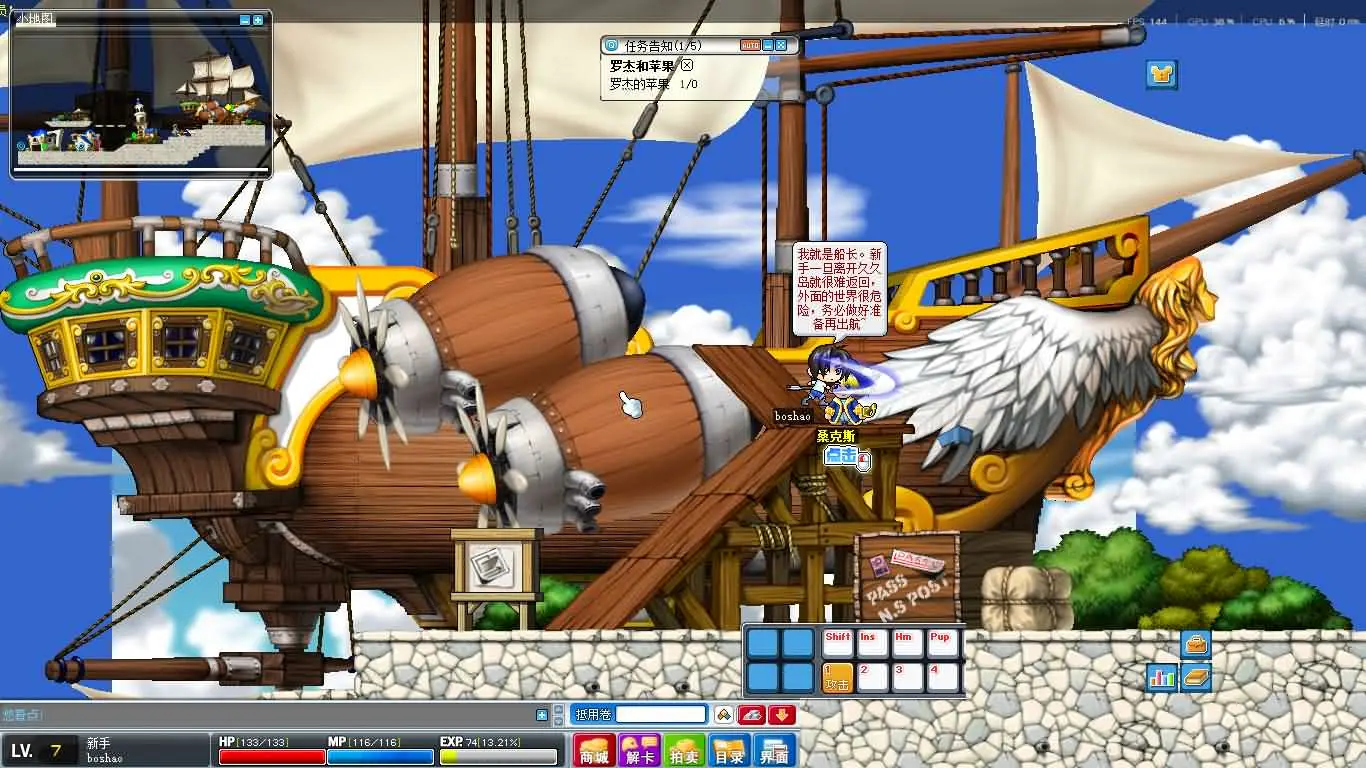The height and width of the screenshot is (768, 1366).
Task: Toggle the AUTO button on quest tracker
Action: pyautogui.click(x=750, y=45)
